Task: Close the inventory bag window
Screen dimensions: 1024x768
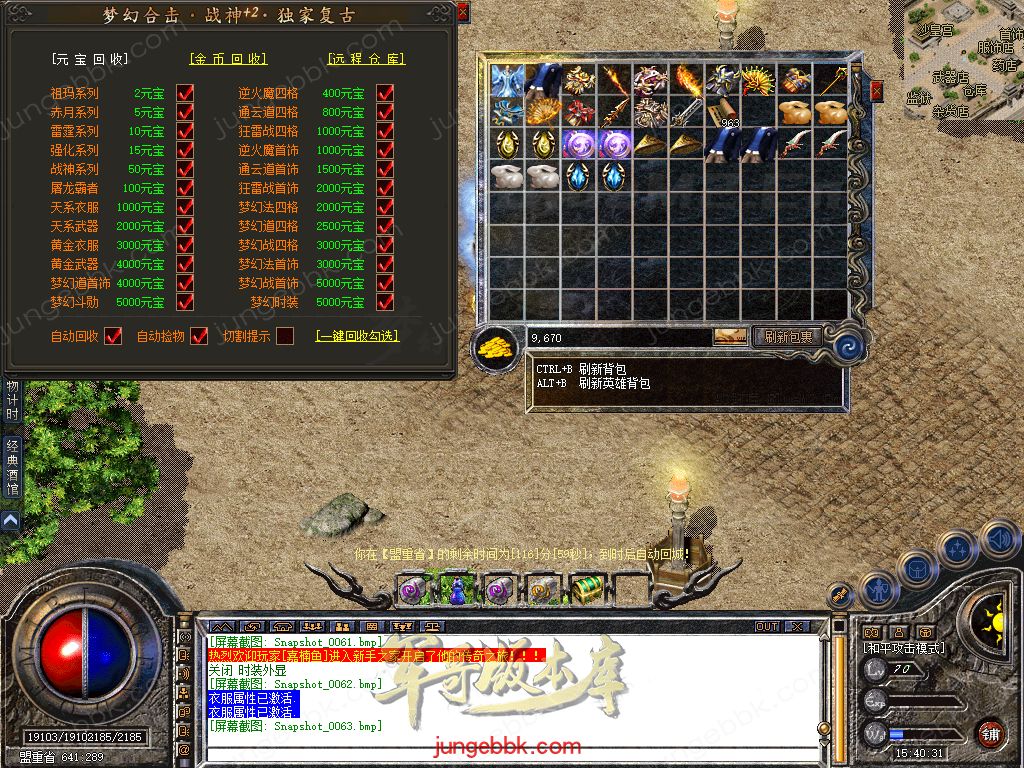Action: [x=877, y=91]
